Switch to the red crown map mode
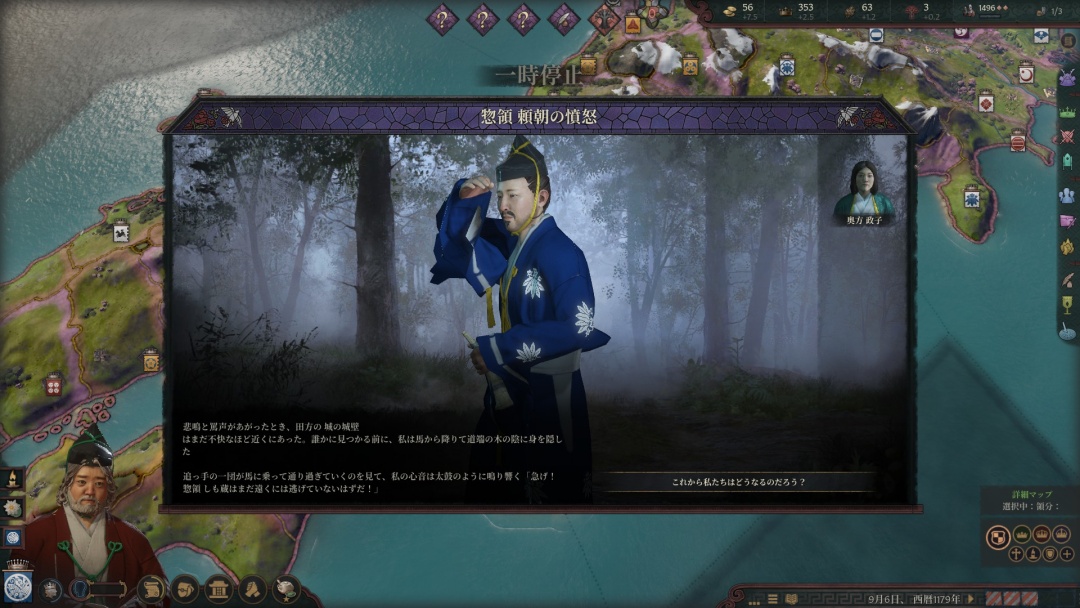The image size is (1080, 608). tap(1044, 534)
